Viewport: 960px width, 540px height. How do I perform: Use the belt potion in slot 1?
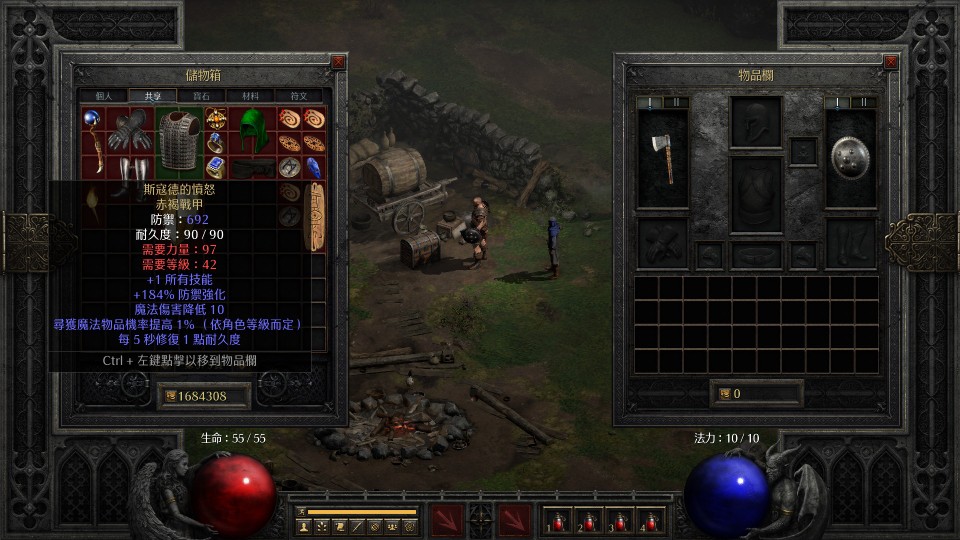557,521
